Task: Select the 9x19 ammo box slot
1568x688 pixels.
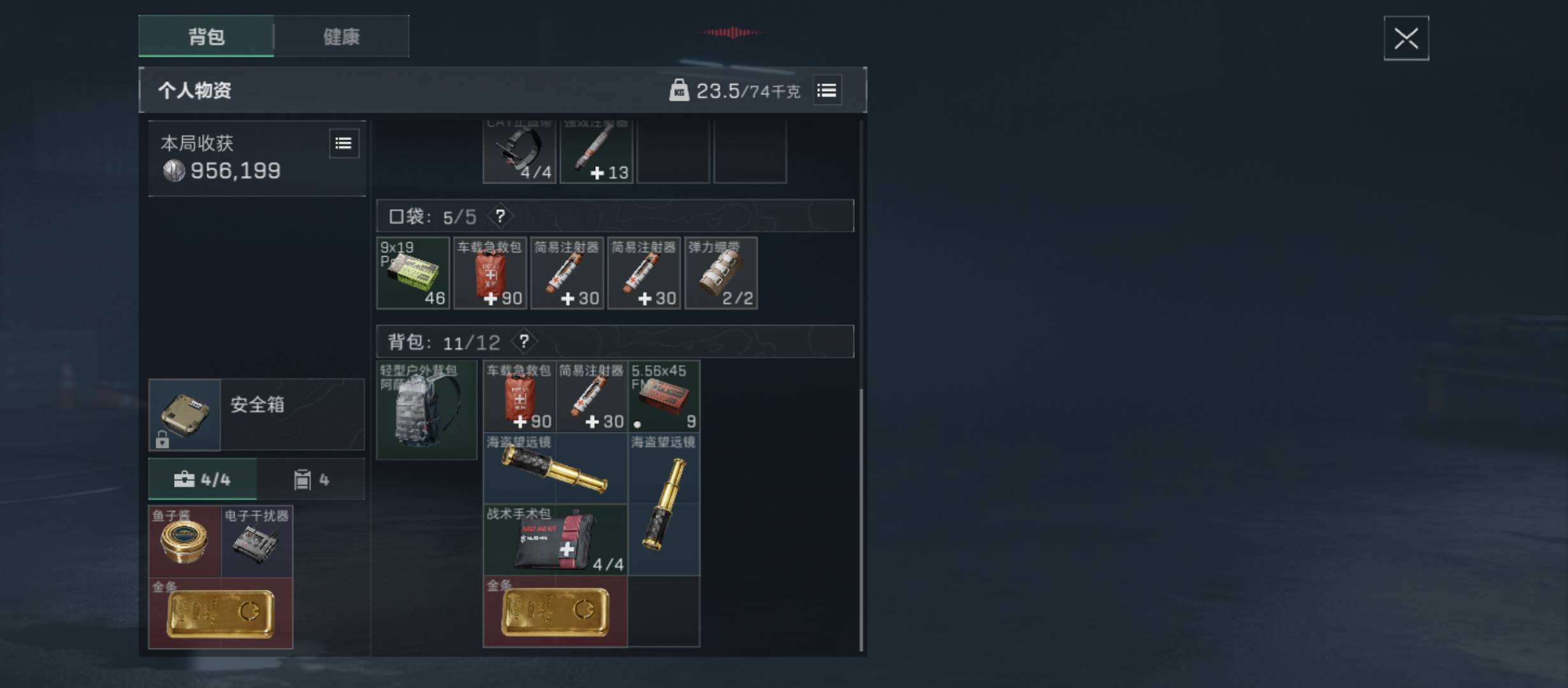Action: [413, 273]
